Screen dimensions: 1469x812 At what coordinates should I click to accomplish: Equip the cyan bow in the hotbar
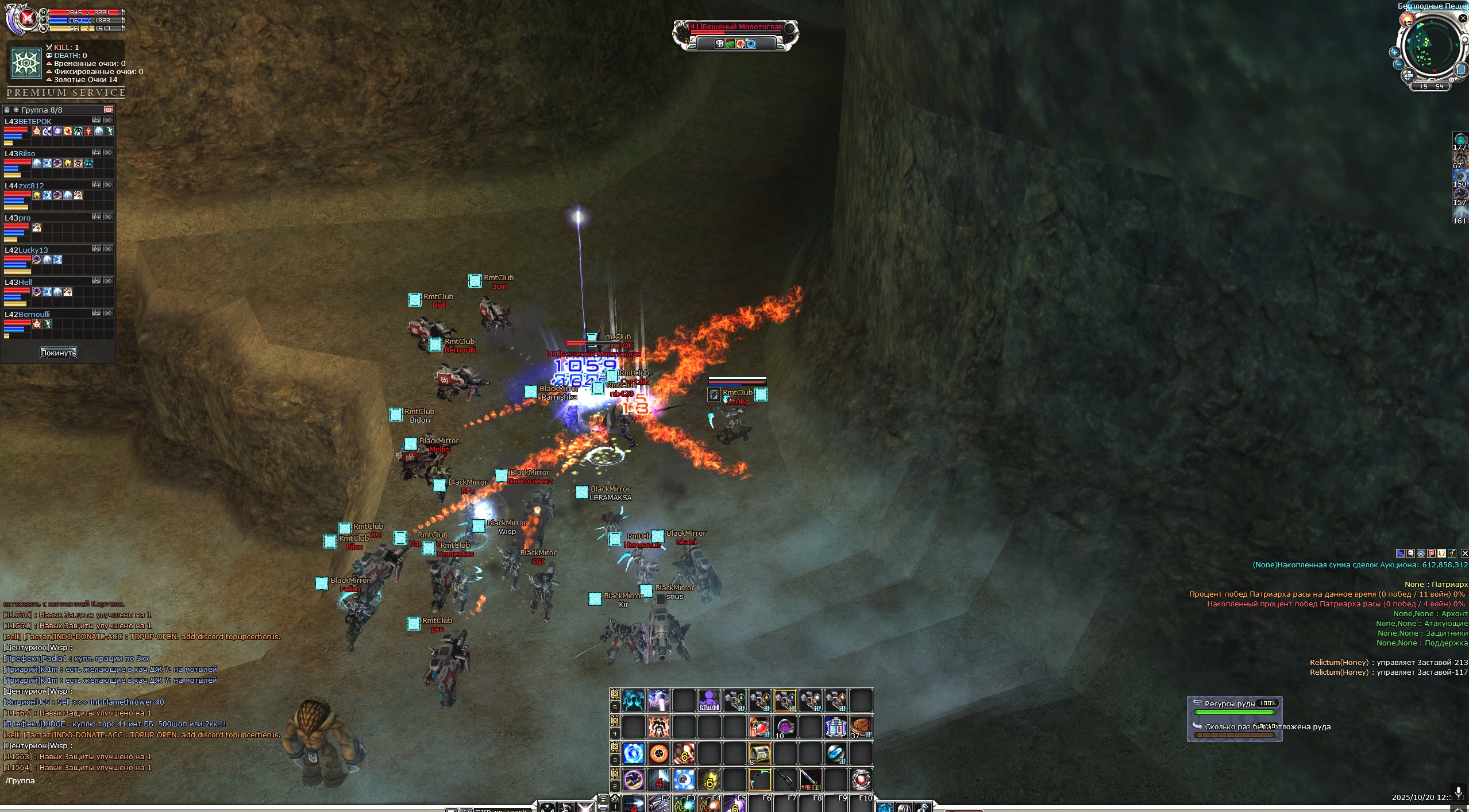coord(759,779)
